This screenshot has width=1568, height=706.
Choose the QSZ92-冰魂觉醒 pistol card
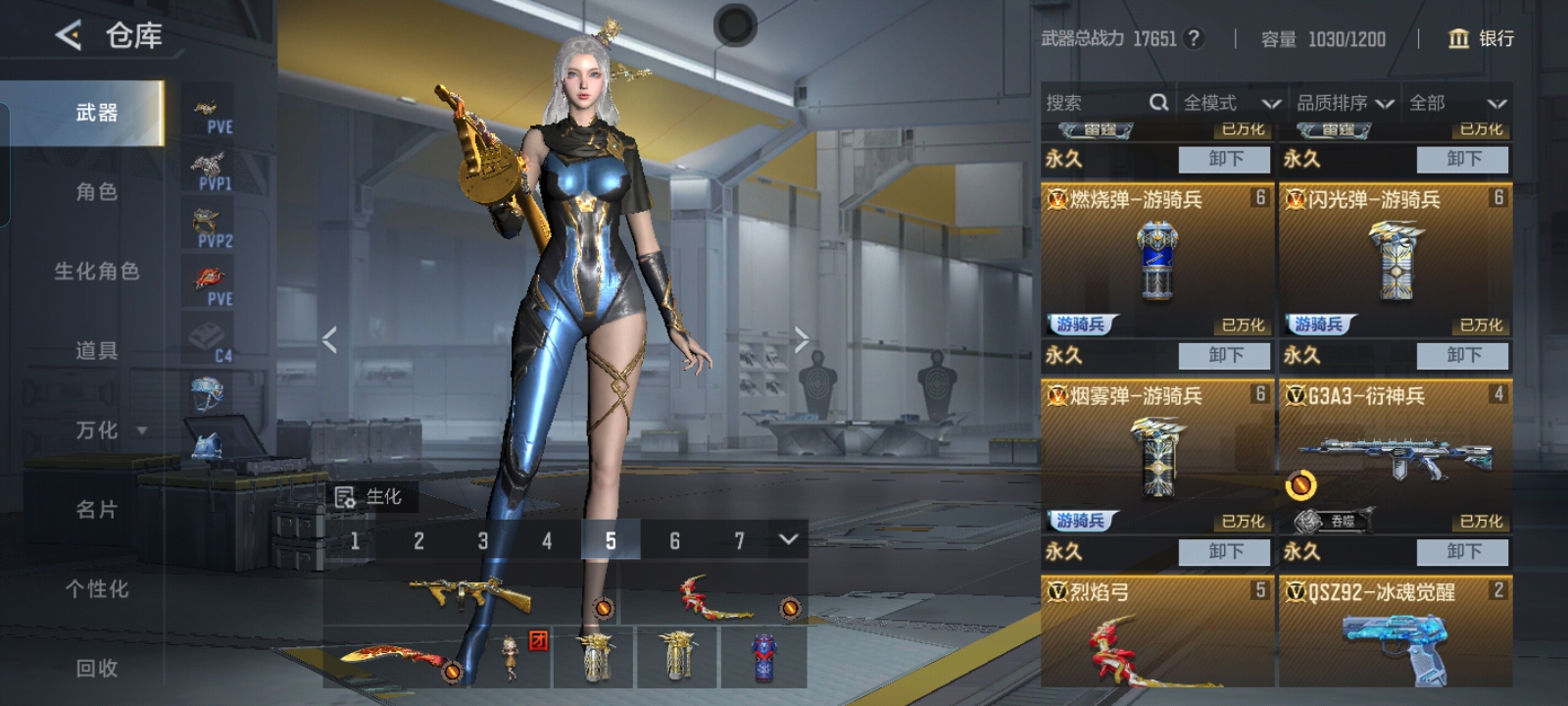click(x=1395, y=632)
